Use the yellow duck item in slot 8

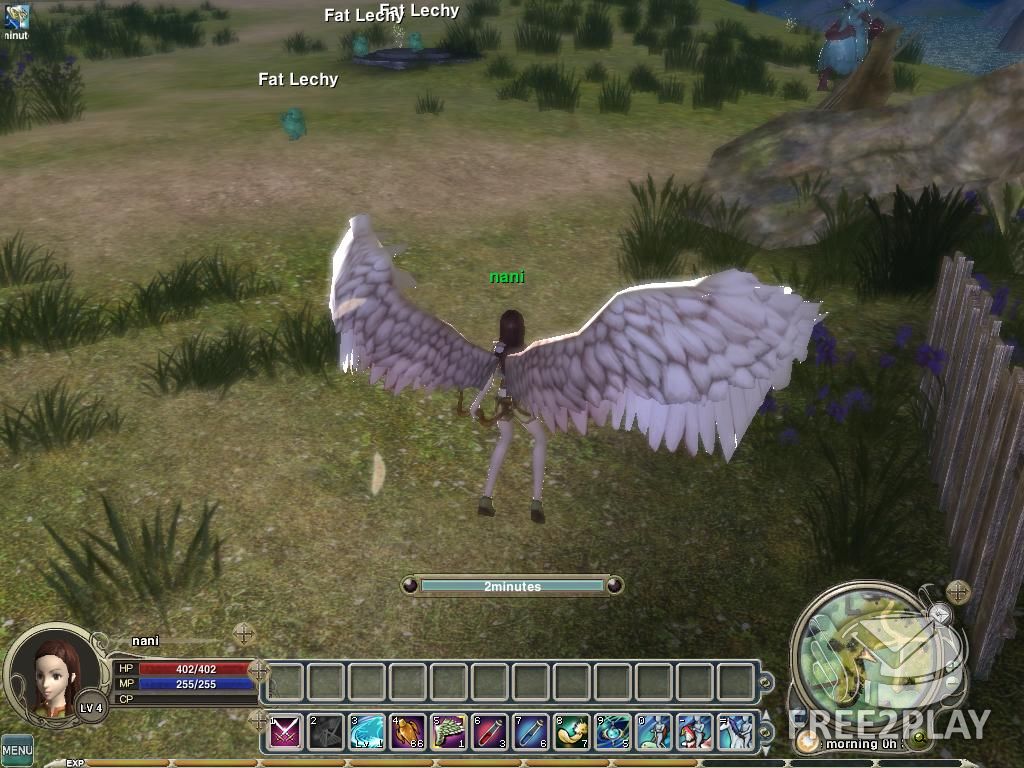coord(572,733)
